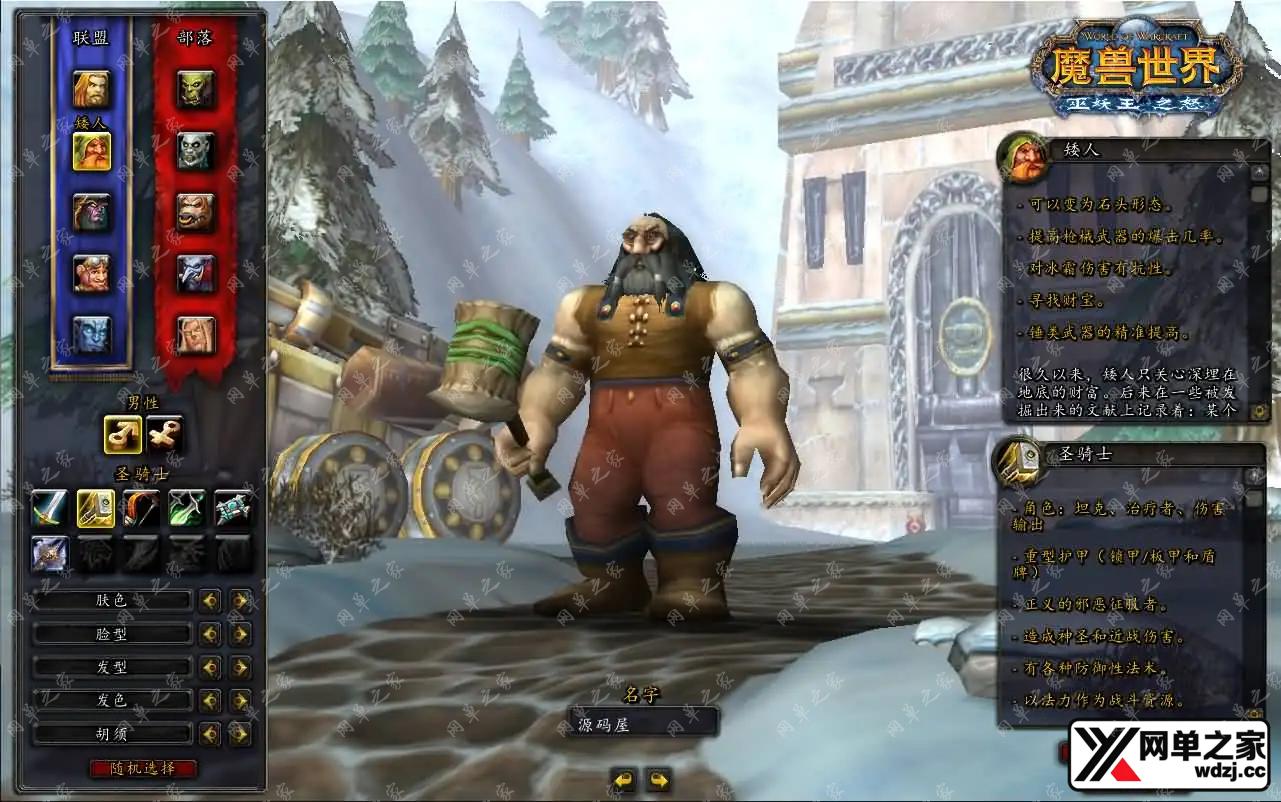The height and width of the screenshot is (802, 1281).
Task: Choose the Orc race portrait
Action: click(x=196, y=90)
